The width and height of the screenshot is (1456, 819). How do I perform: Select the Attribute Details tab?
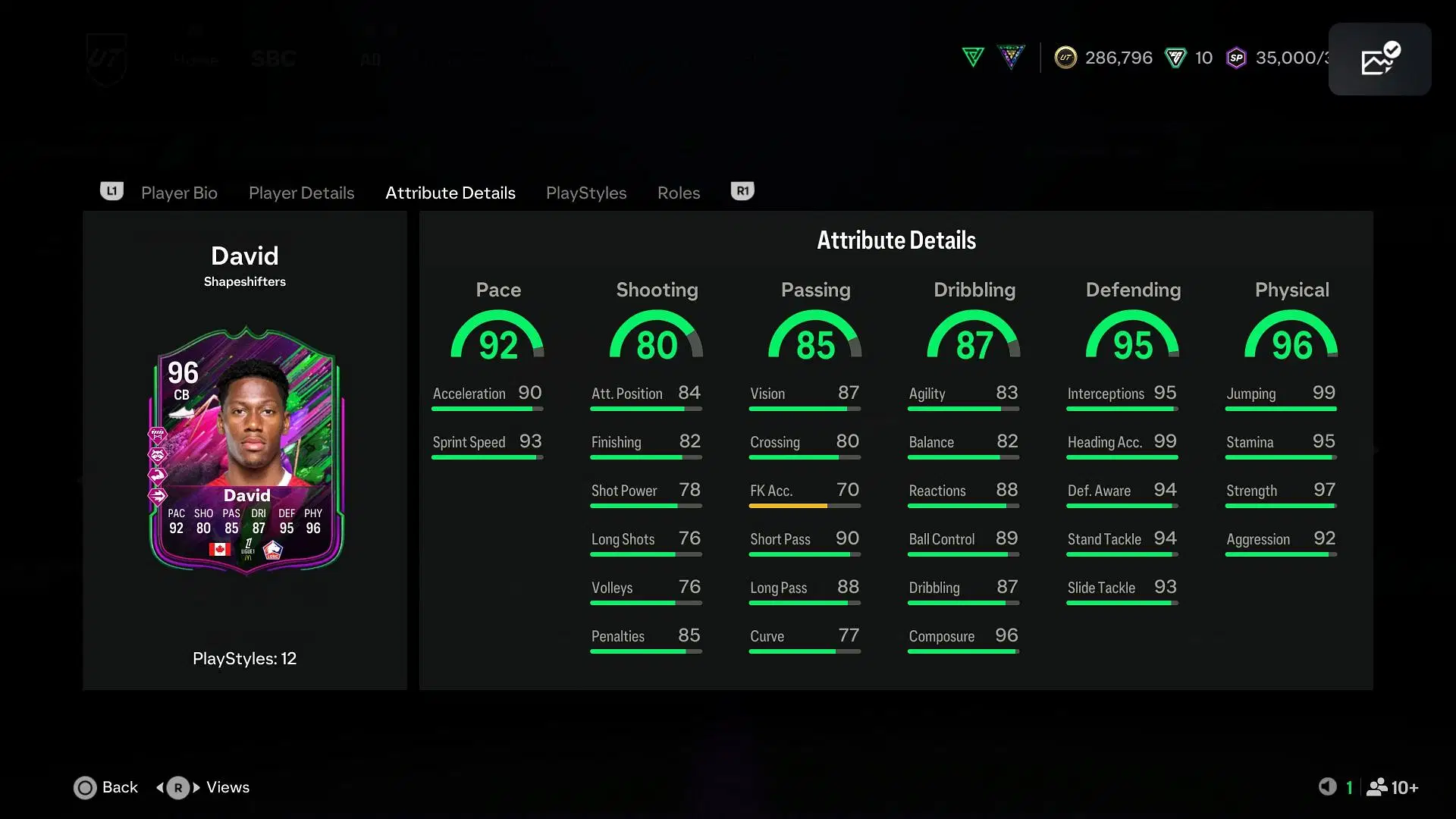tap(450, 193)
